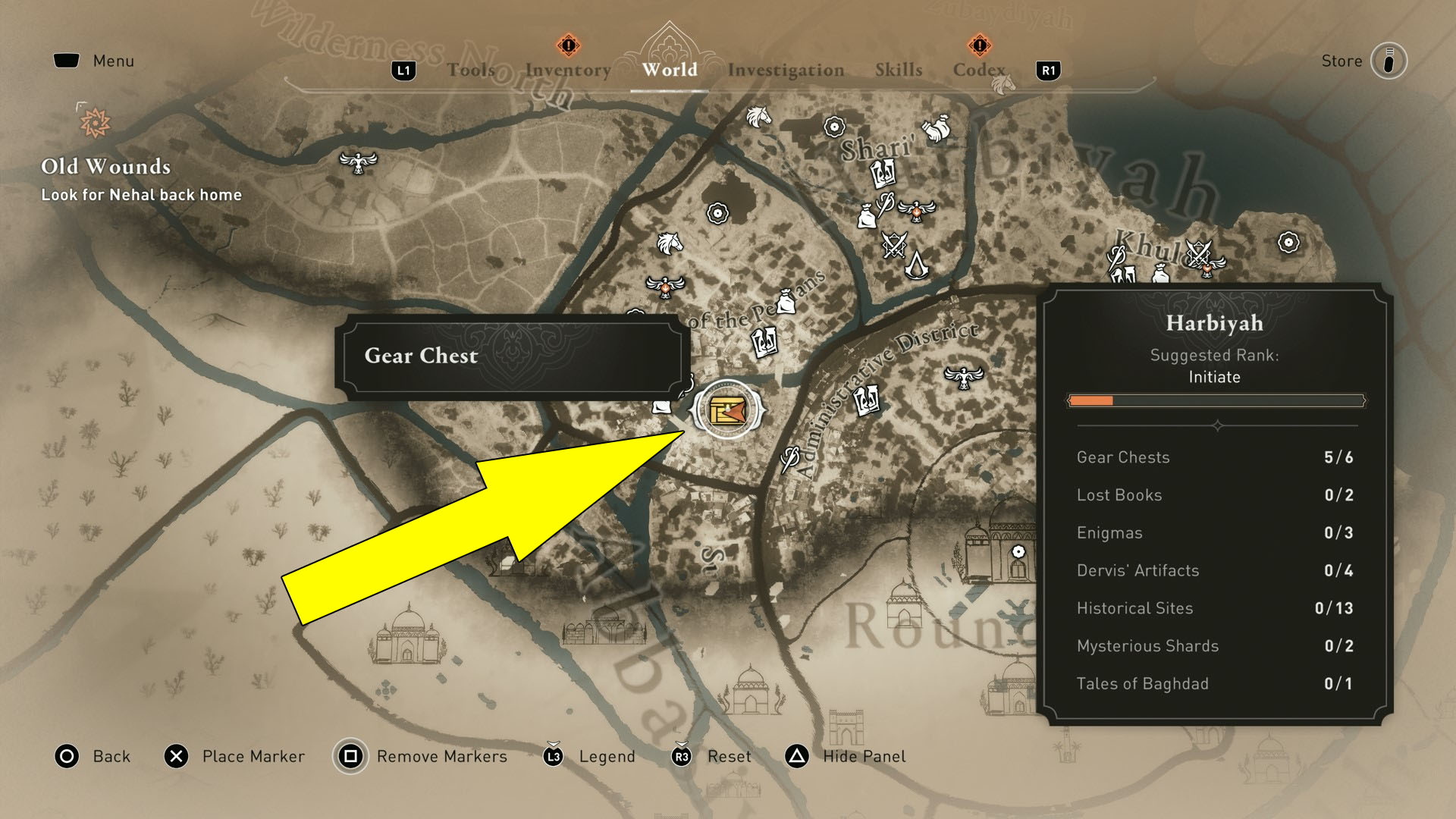Select the Investigation tab
This screenshot has height=819, width=1456.
(786, 70)
